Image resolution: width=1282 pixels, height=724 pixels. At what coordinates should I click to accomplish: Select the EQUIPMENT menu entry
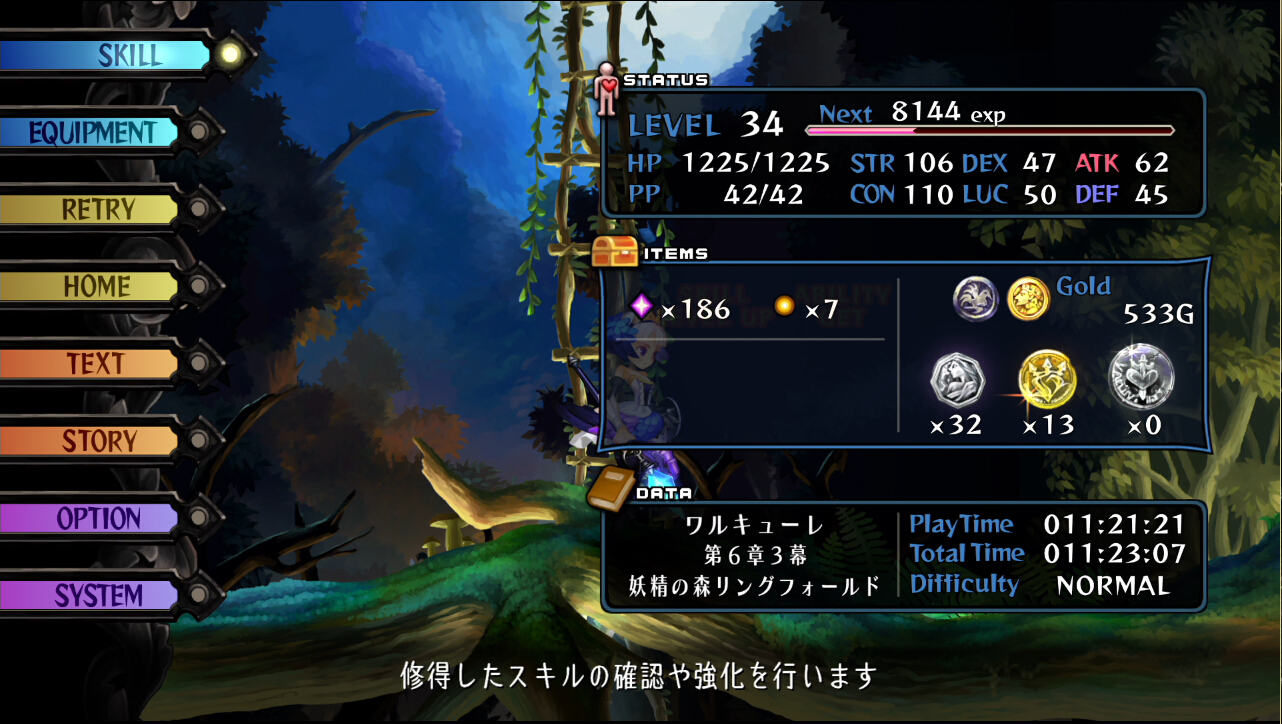(93, 132)
